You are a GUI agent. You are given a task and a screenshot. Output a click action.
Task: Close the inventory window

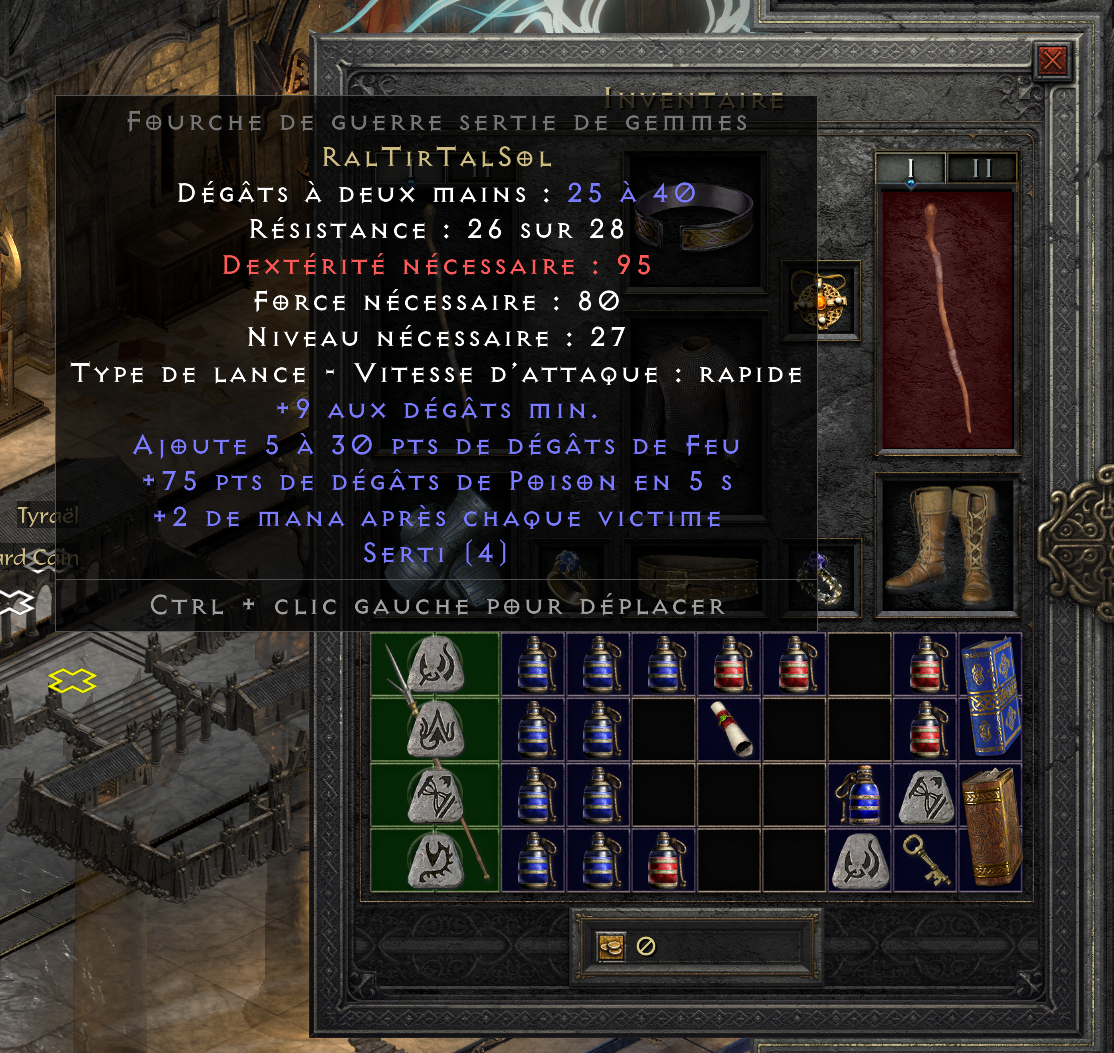[x=1051, y=63]
